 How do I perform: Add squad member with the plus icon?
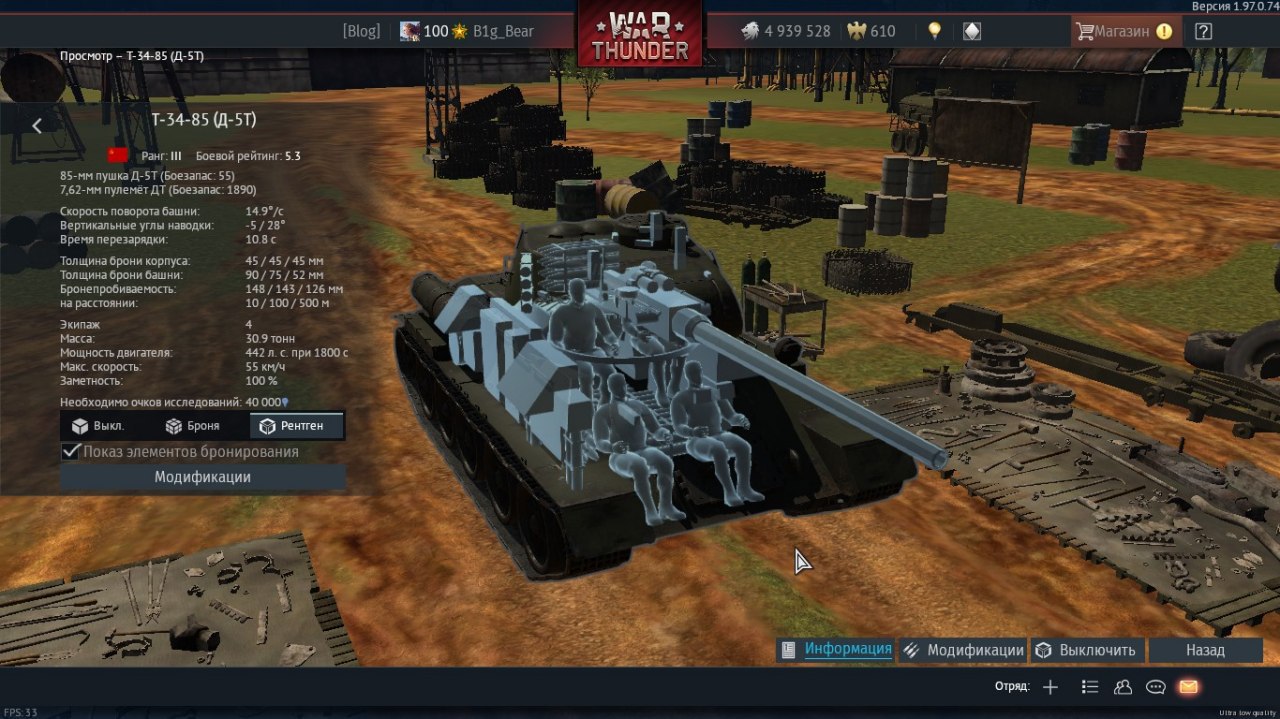[x=1050, y=687]
